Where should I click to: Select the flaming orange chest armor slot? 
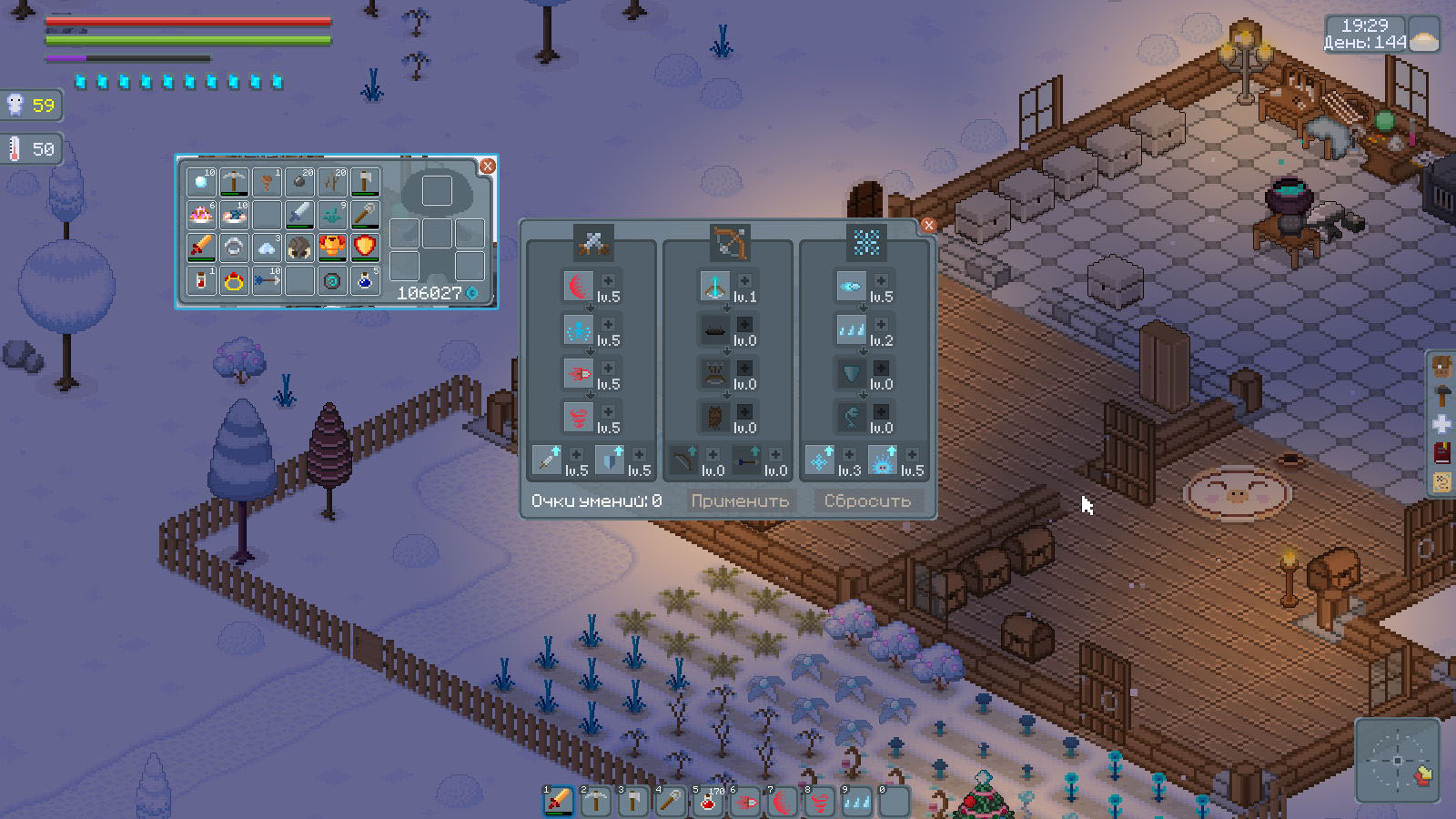point(332,248)
